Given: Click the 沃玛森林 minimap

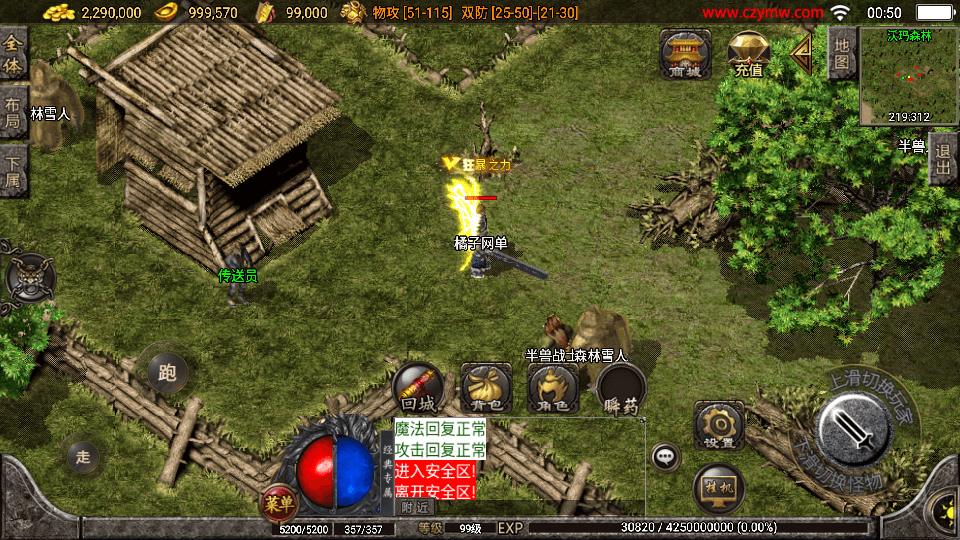Looking at the screenshot, I should tap(908, 76).
